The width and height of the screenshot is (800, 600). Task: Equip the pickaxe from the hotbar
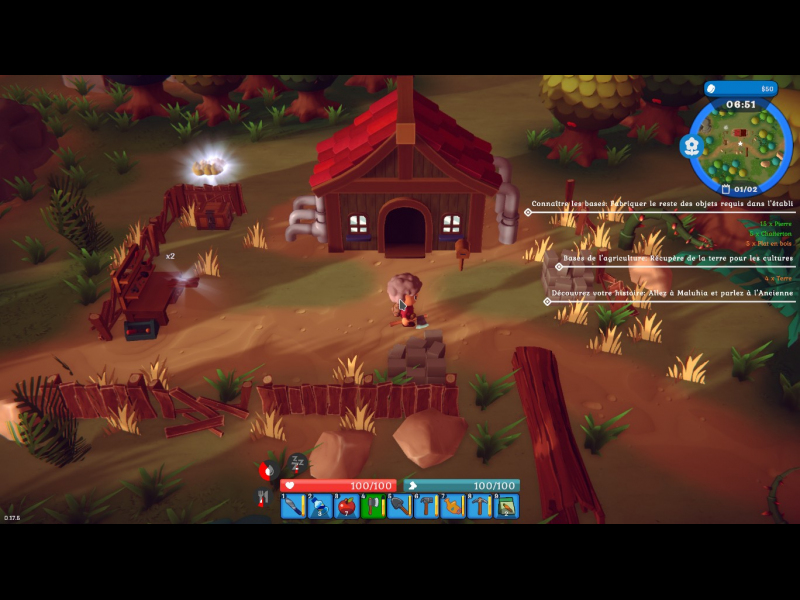pyautogui.click(x=480, y=506)
